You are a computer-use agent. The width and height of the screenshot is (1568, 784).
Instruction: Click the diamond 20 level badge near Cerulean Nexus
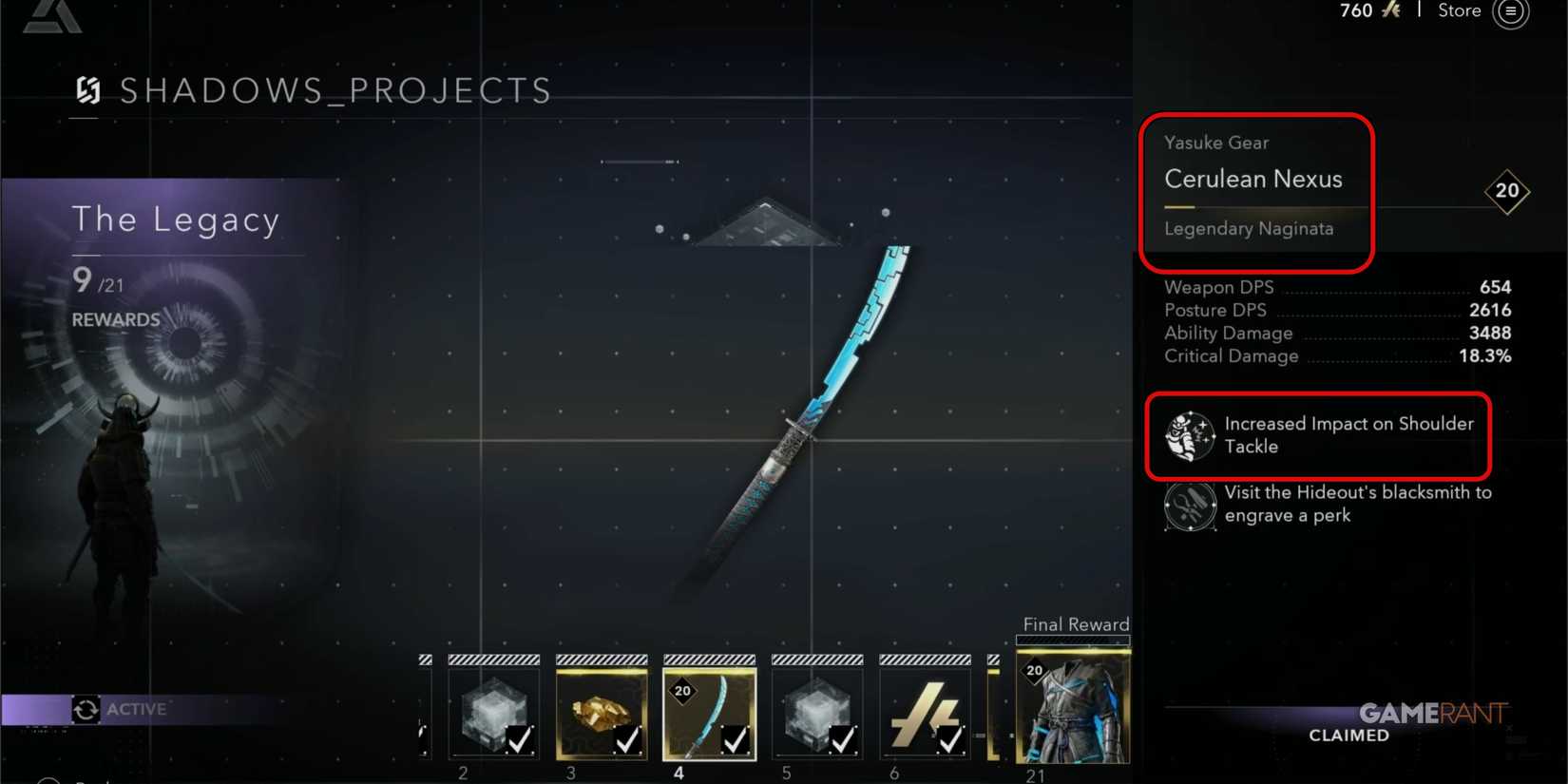coord(1508,191)
